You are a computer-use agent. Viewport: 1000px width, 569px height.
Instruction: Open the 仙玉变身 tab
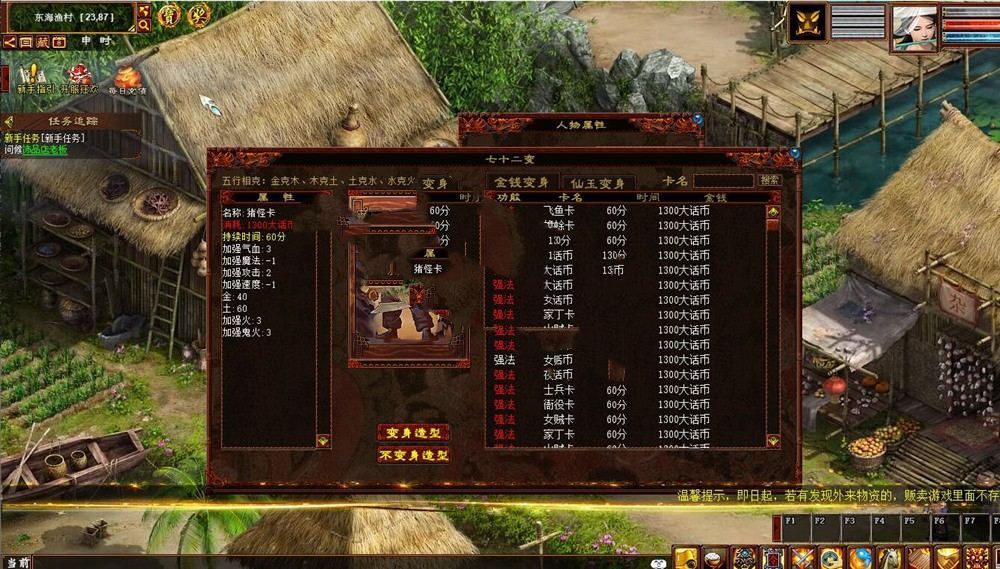click(598, 182)
